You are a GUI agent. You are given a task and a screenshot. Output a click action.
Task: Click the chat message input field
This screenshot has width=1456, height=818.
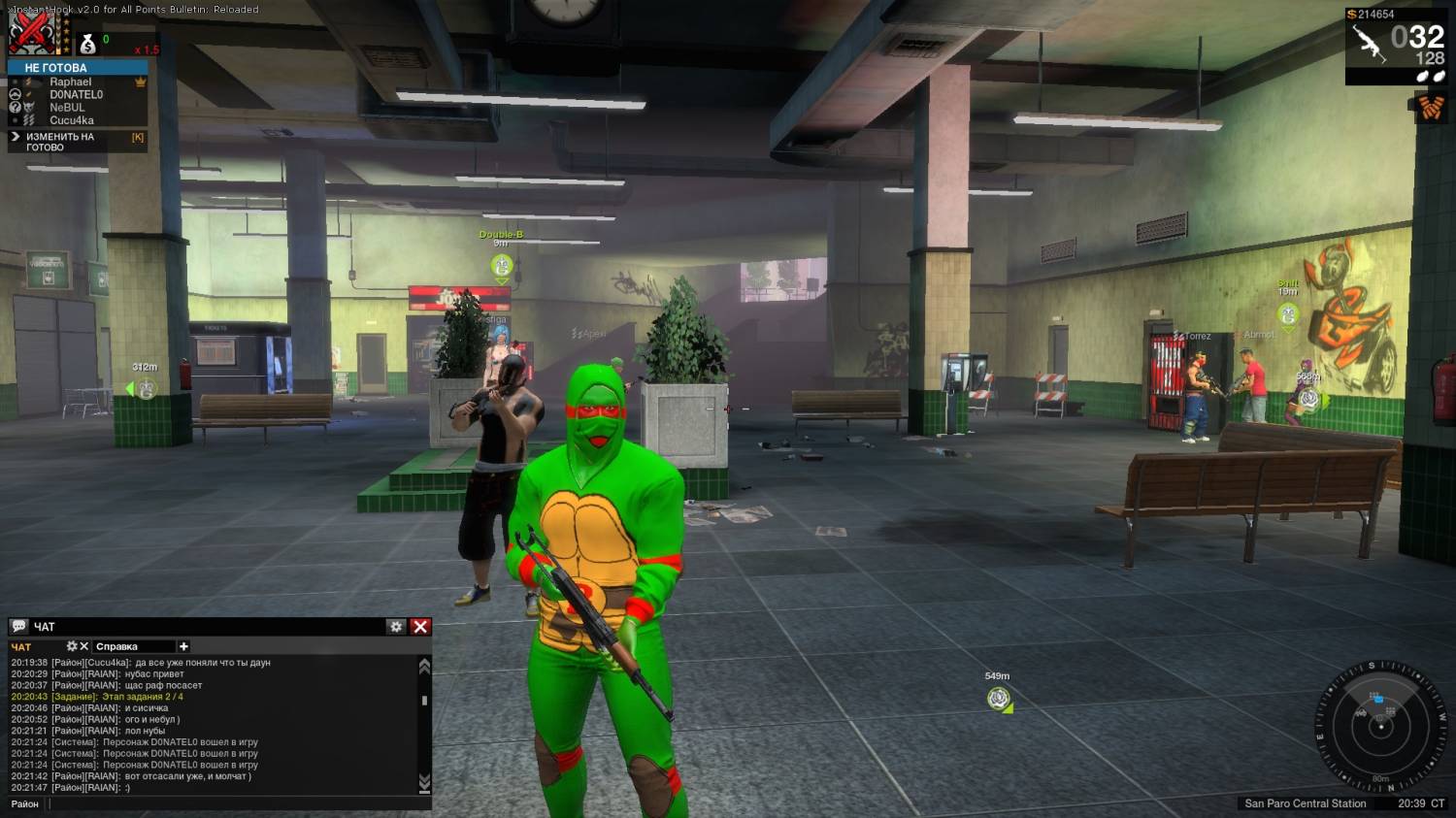click(x=238, y=803)
